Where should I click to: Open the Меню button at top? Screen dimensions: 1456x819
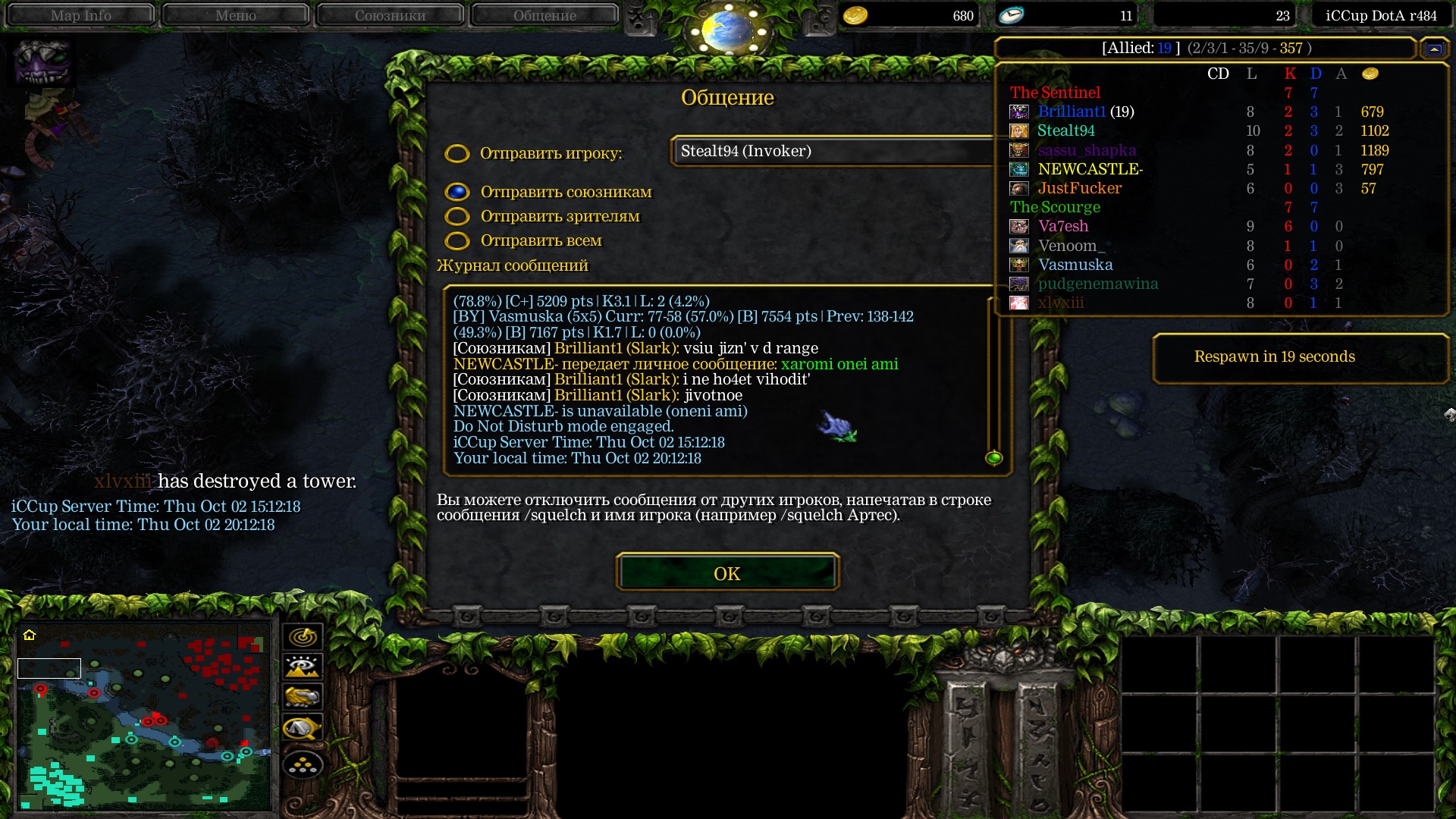pos(235,15)
